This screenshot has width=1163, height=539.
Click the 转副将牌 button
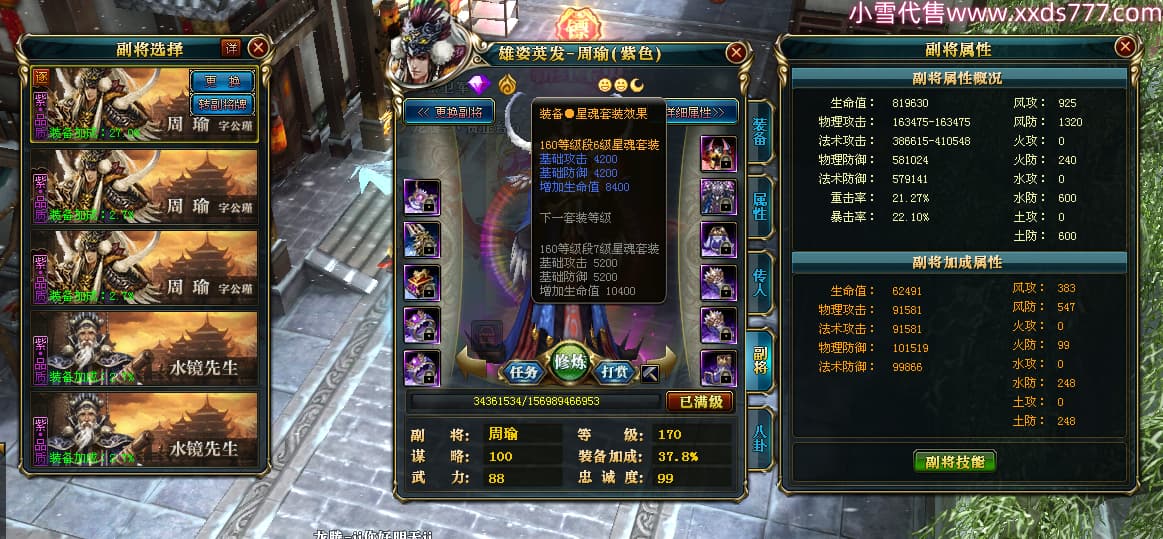click(x=220, y=104)
